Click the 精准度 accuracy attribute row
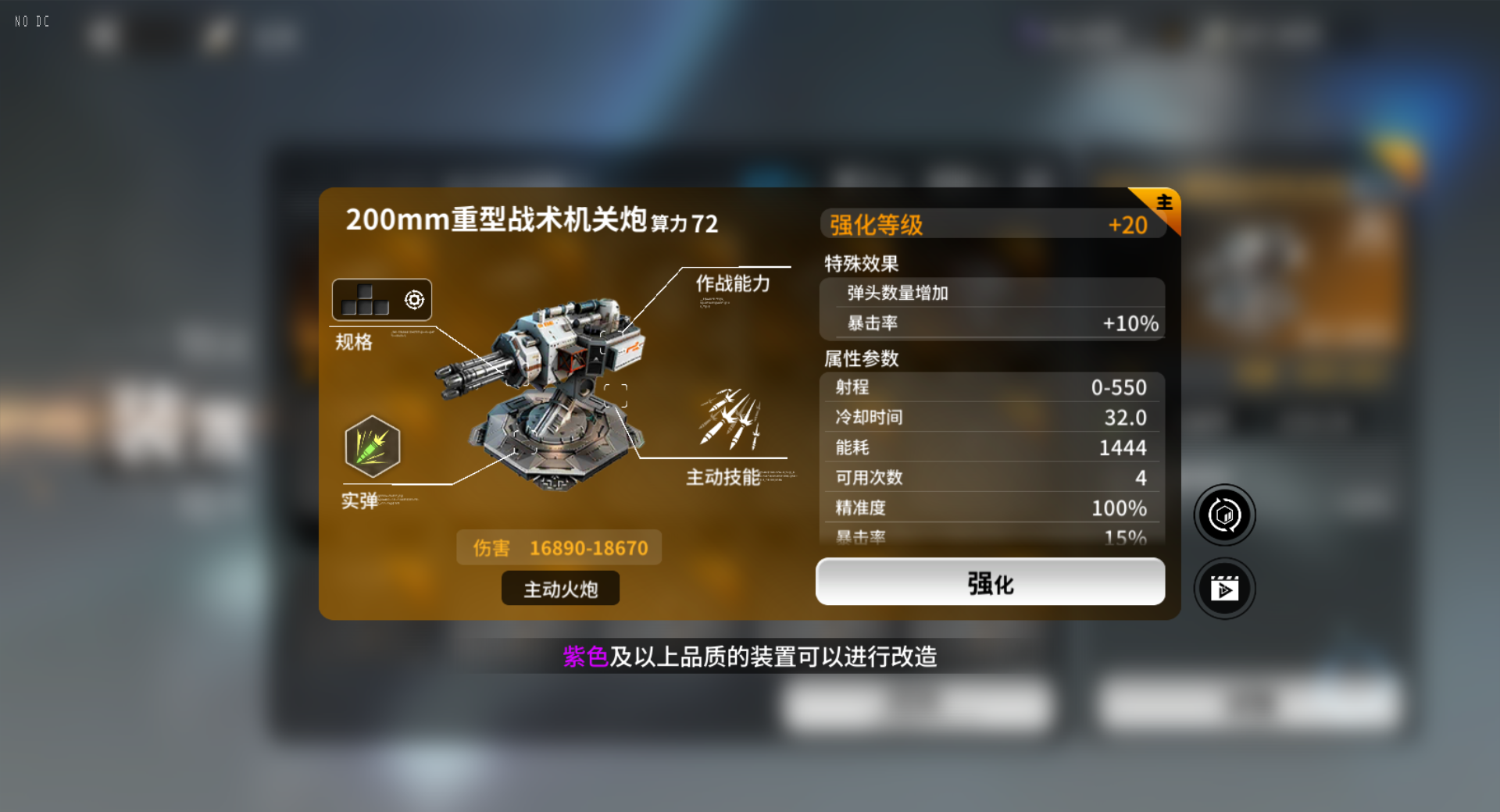The width and height of the screenshot is (1500, 812). point(990,507)
